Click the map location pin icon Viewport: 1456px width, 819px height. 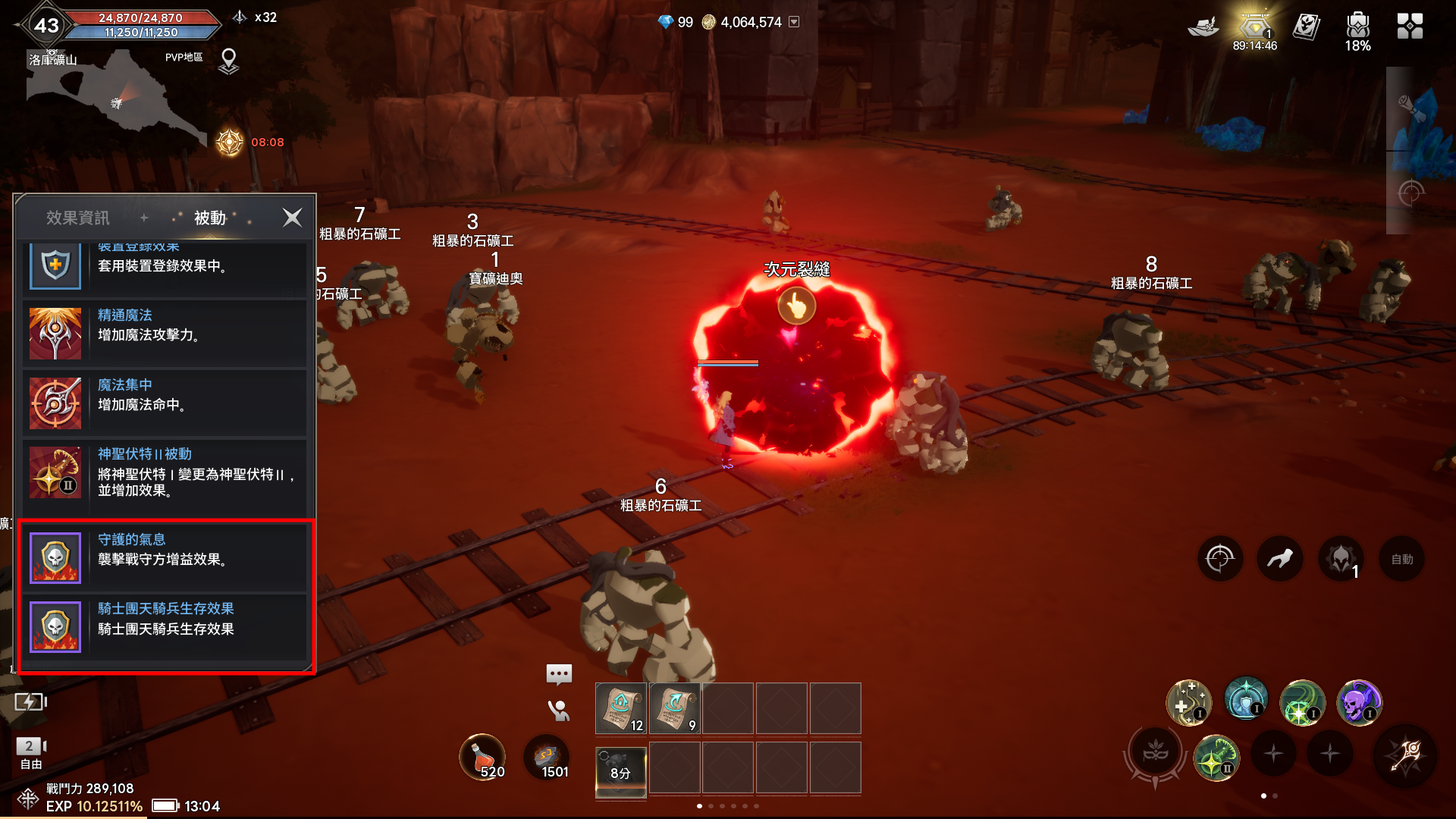pyautogui.click(x=228, y=61)
